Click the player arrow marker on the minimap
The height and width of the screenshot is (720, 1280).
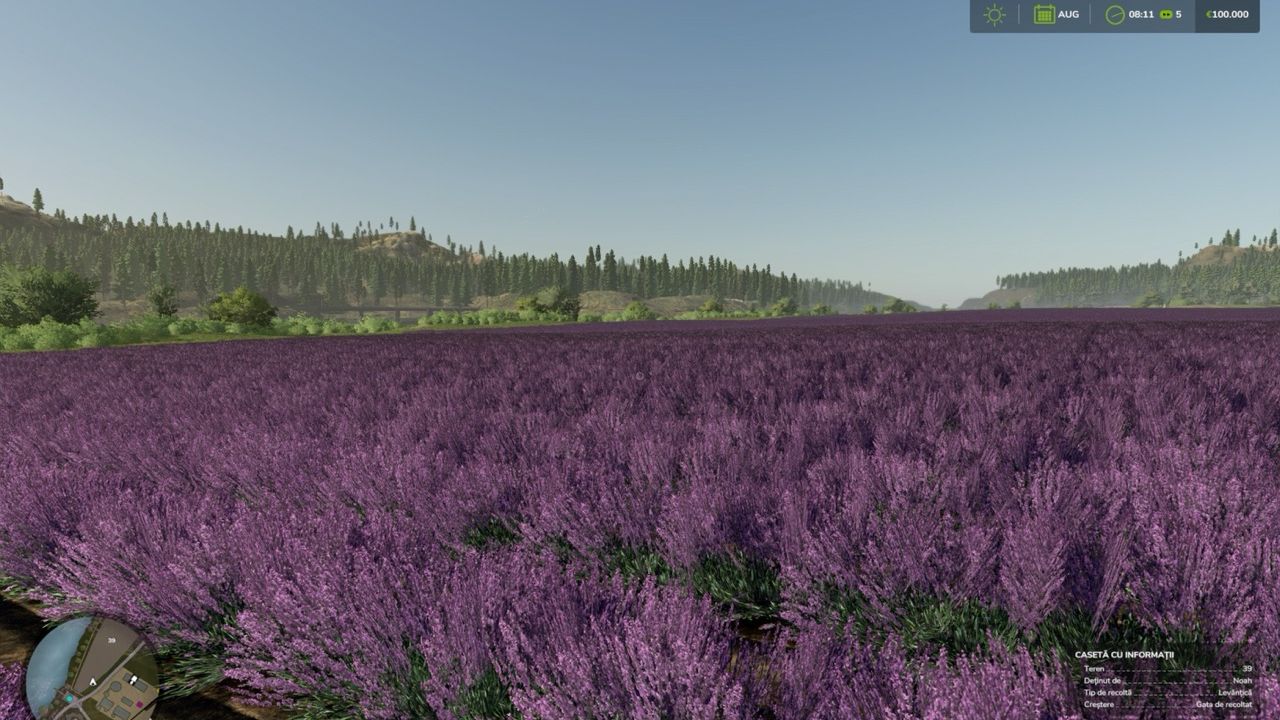click(x=93, y=682)
